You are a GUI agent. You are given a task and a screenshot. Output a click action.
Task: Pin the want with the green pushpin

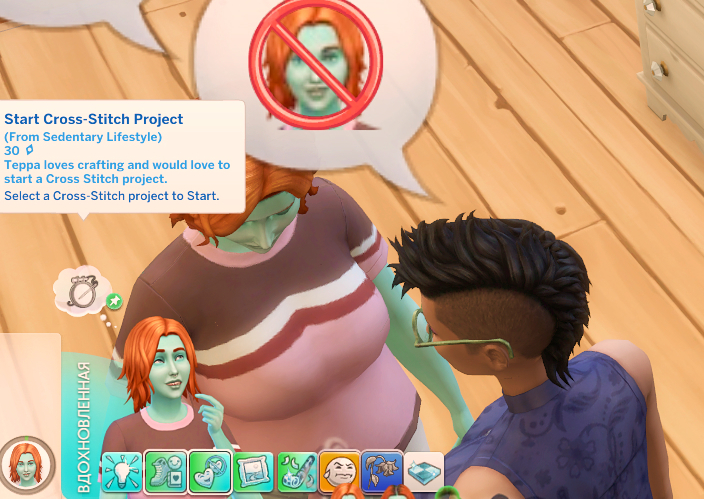pyautogui.click(x=114, y=300)
